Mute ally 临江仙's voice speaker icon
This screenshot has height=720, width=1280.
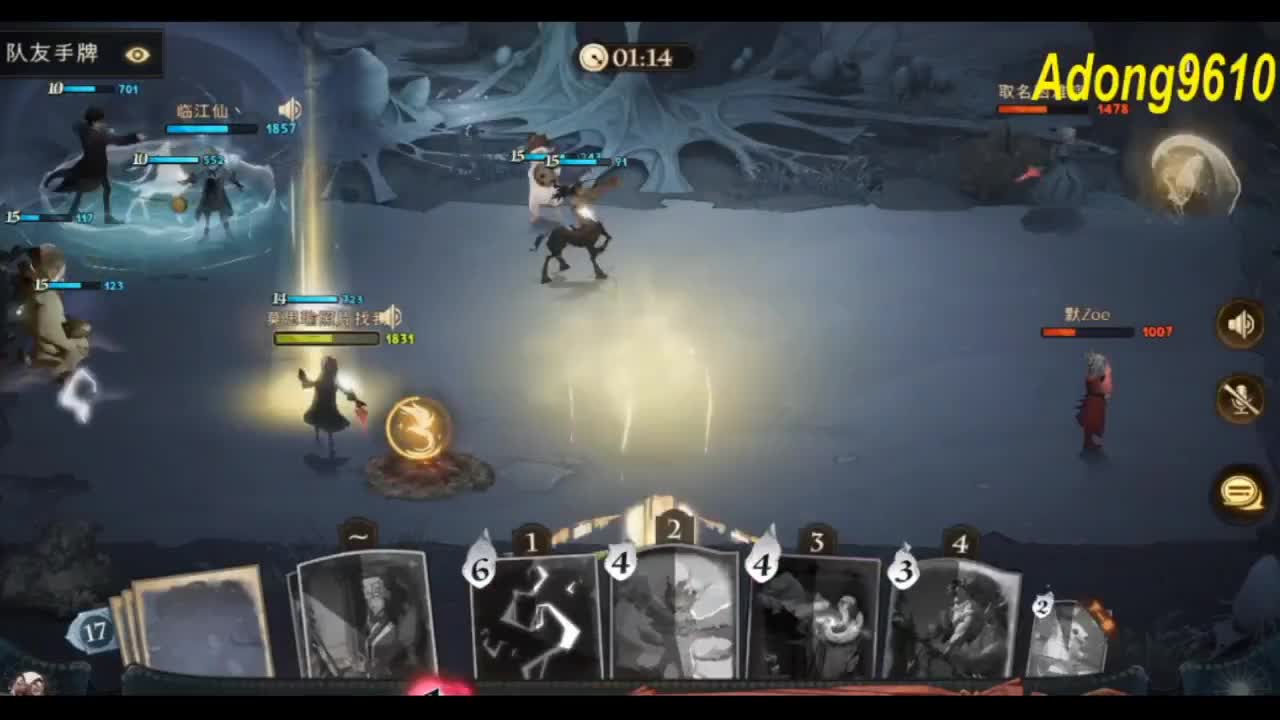click(290, 109)
